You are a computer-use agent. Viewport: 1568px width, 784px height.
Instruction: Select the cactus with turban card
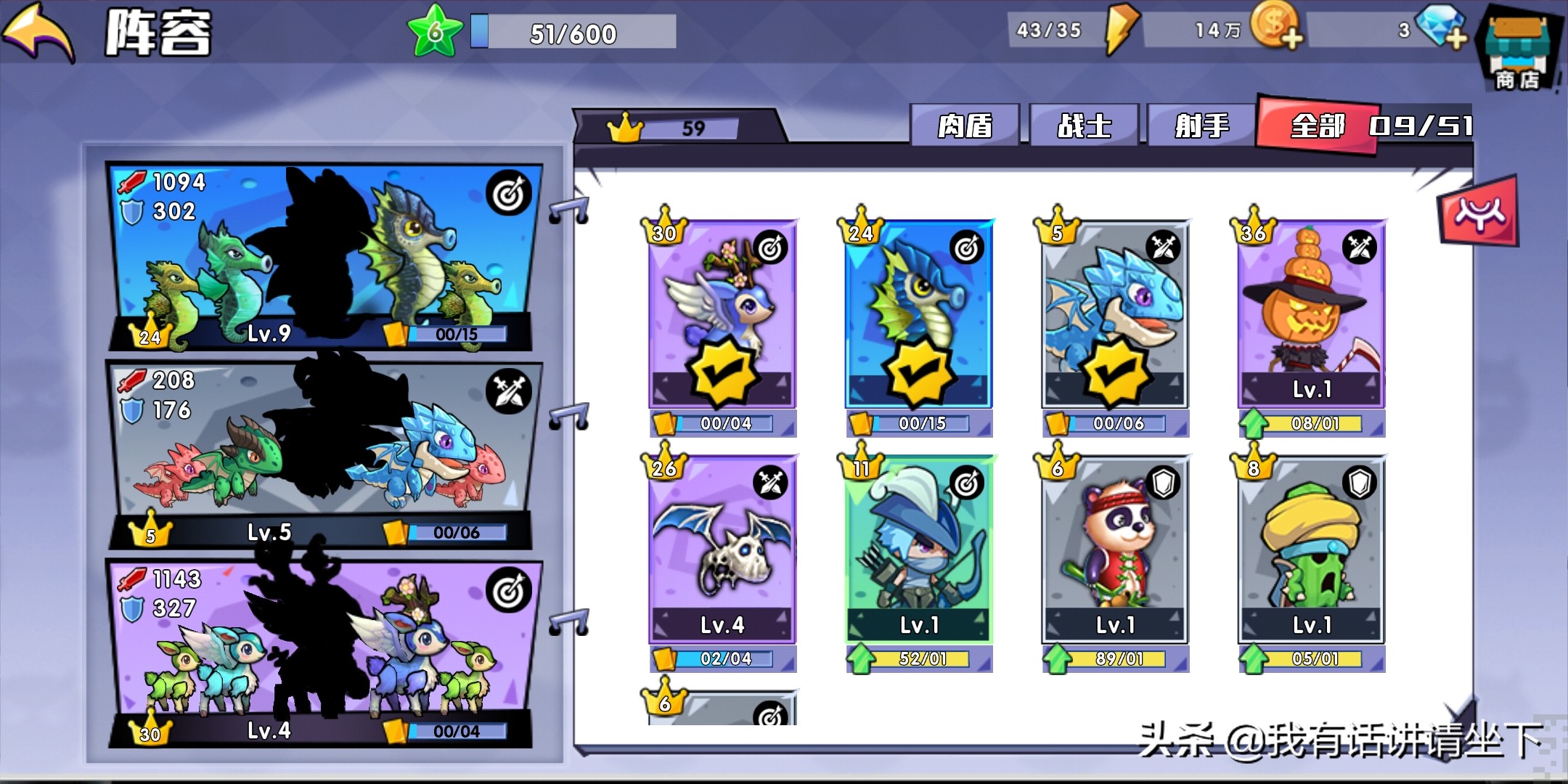pos(1311,550)
